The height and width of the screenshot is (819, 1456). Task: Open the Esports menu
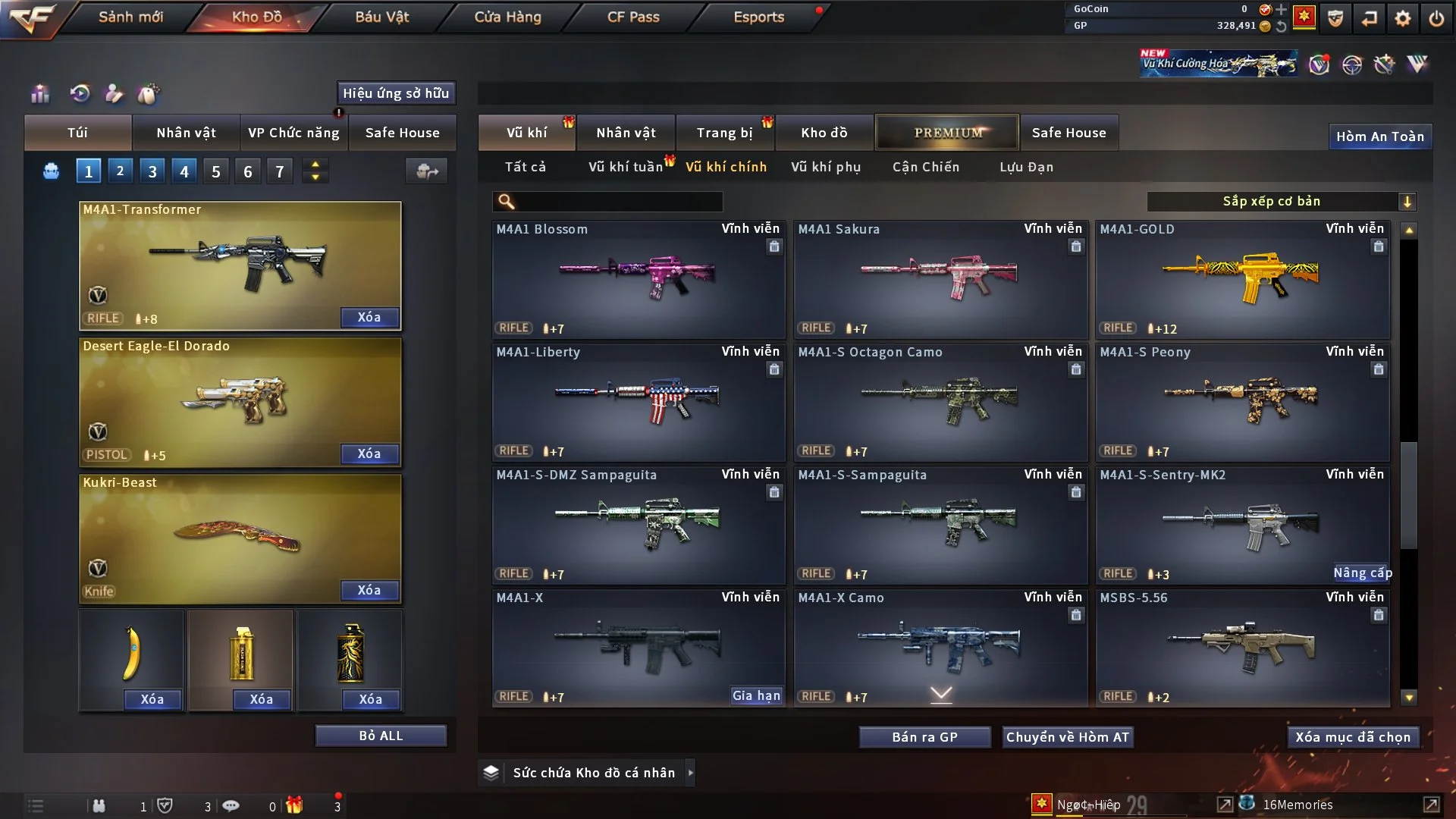click(x=758, y=17)
